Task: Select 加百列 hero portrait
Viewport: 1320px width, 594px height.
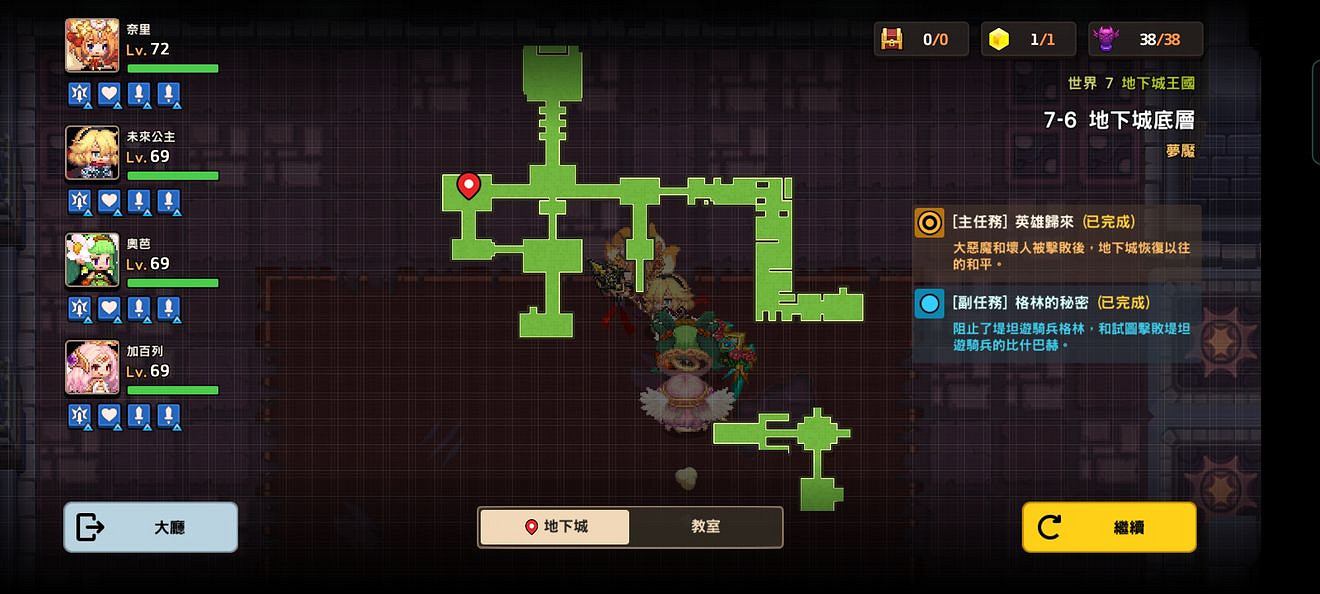Action: [92, 366]
